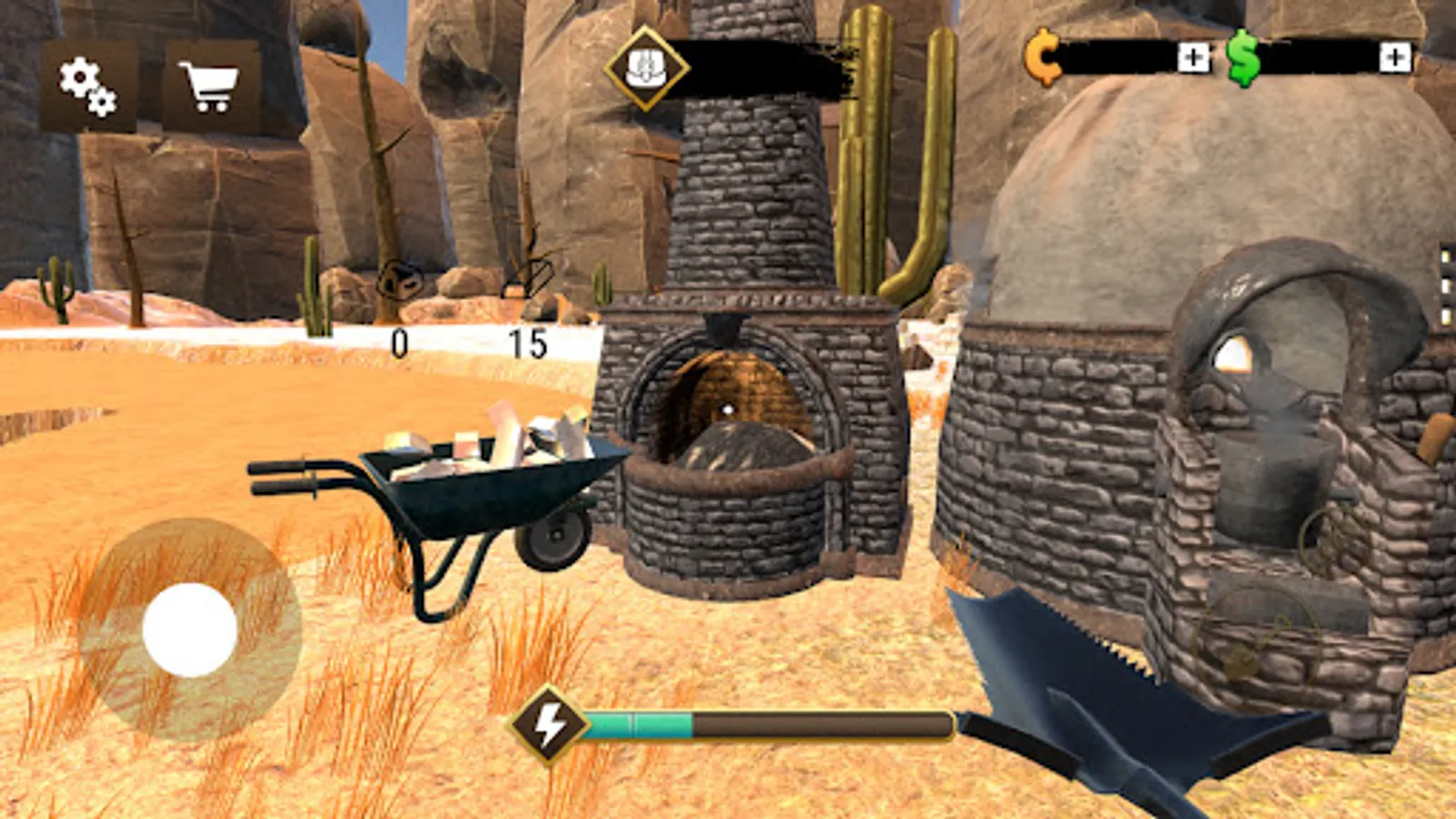Tap the ore rock counter icon
This screenshot has height=819, width=1456.
400,282
